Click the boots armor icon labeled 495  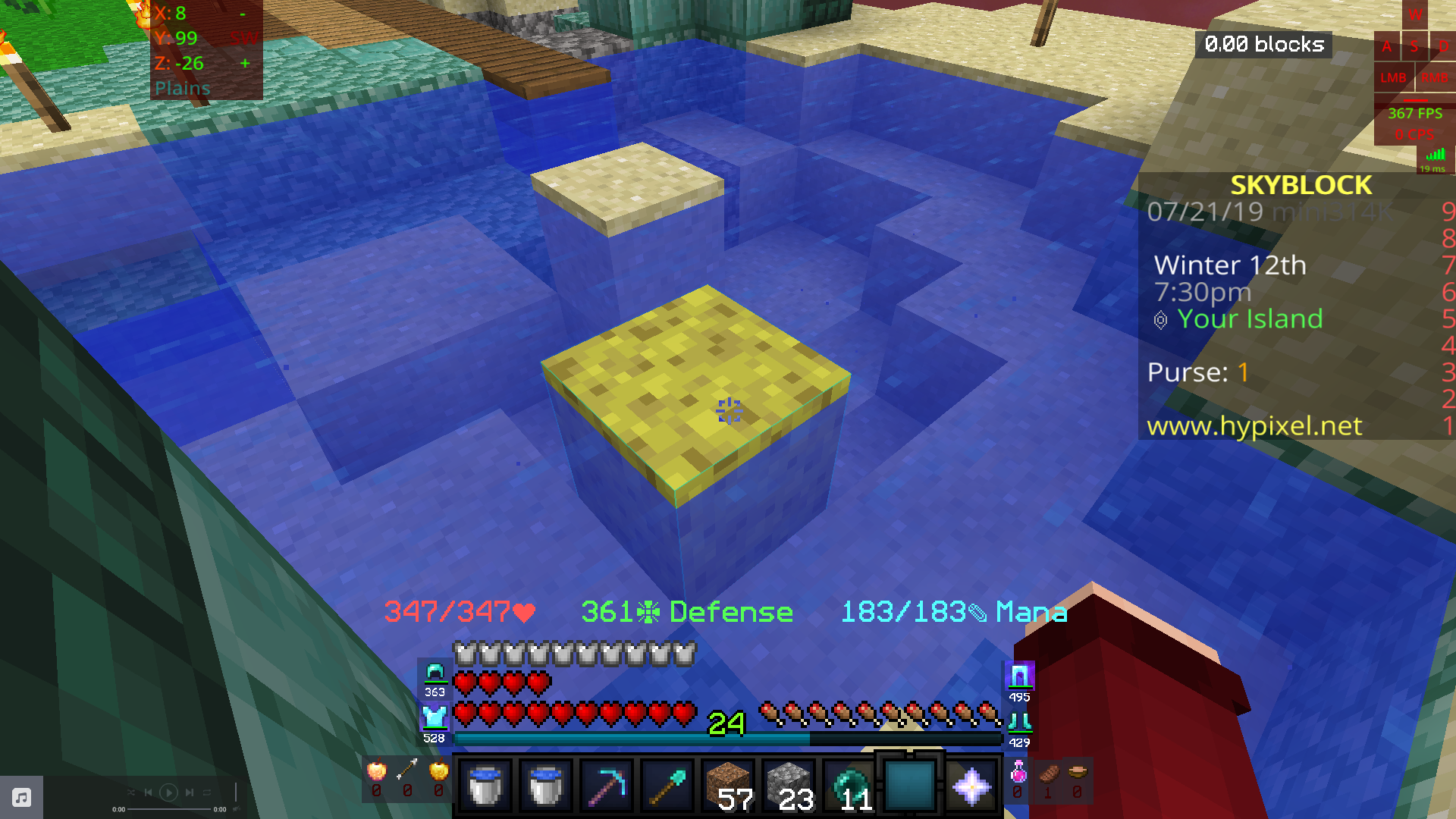coord(1020,673)
